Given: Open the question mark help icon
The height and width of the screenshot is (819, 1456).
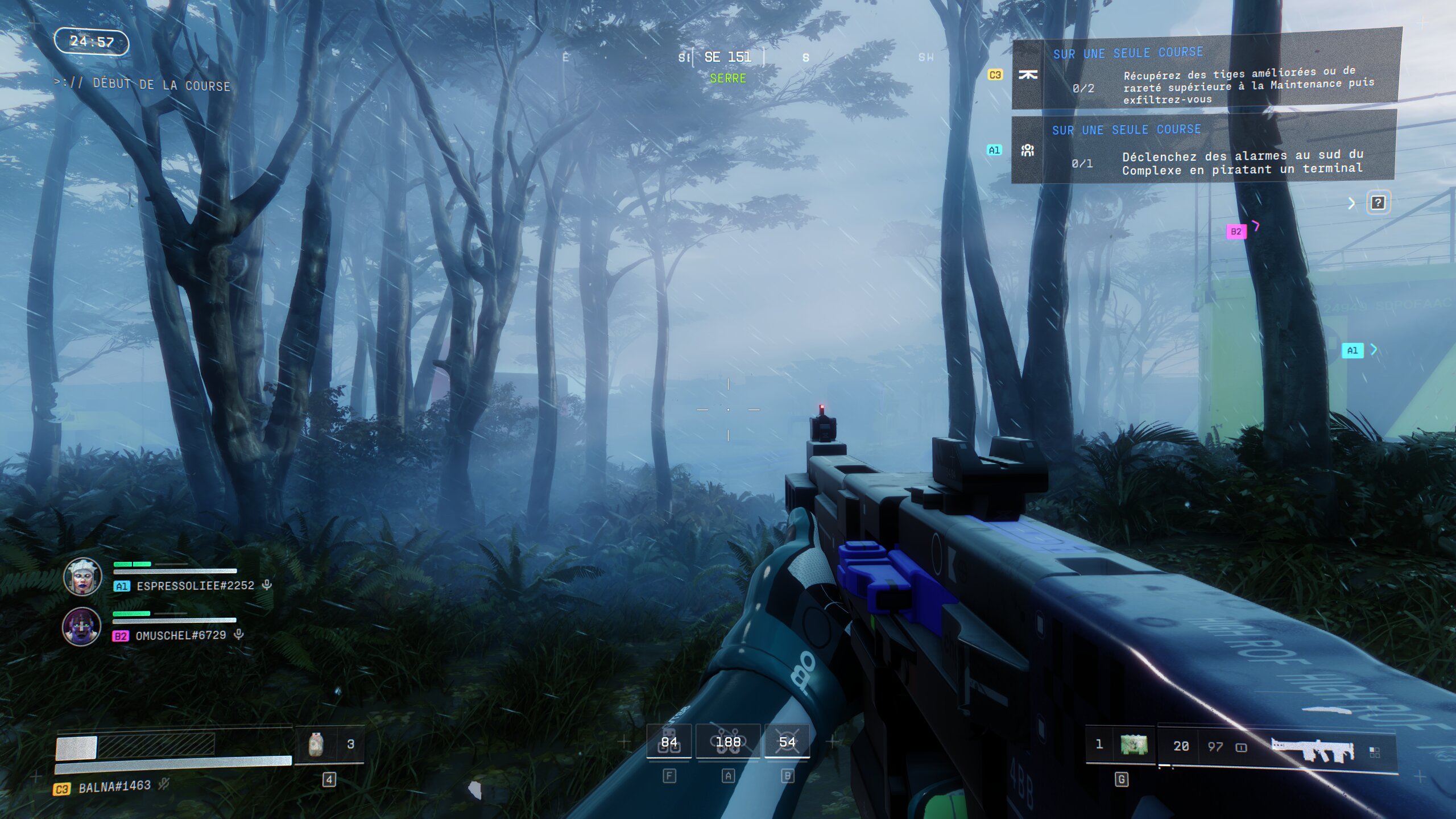Looking at the screenshot, I should (x=1378, y=202).
